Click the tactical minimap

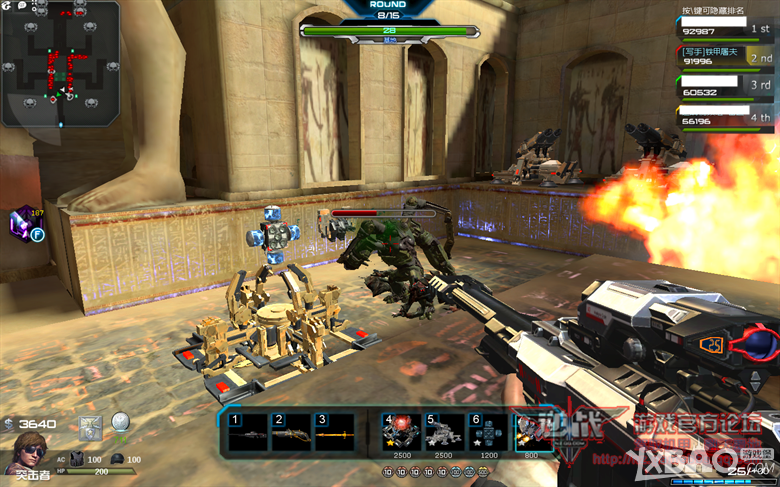pyautogui.click(x=60, y=64)
